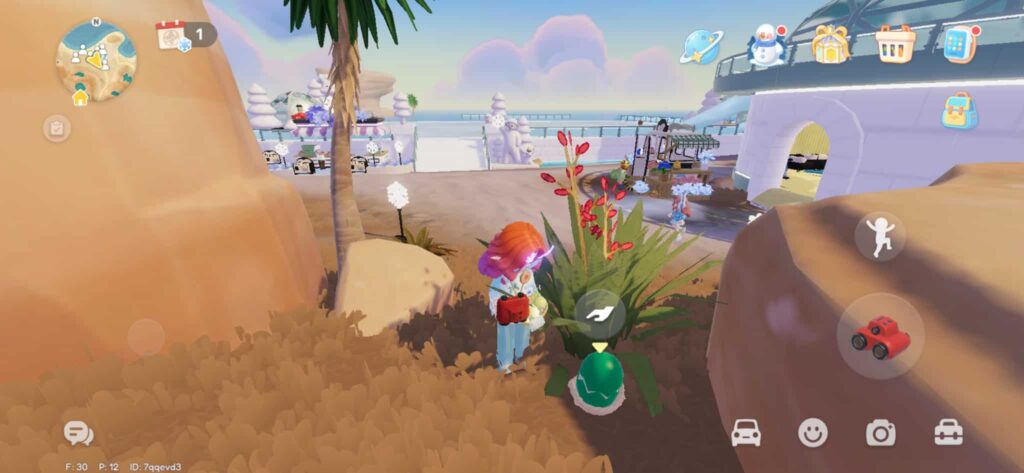Use the red toy car item button
Screen dimensions: 1024x473
880,337
